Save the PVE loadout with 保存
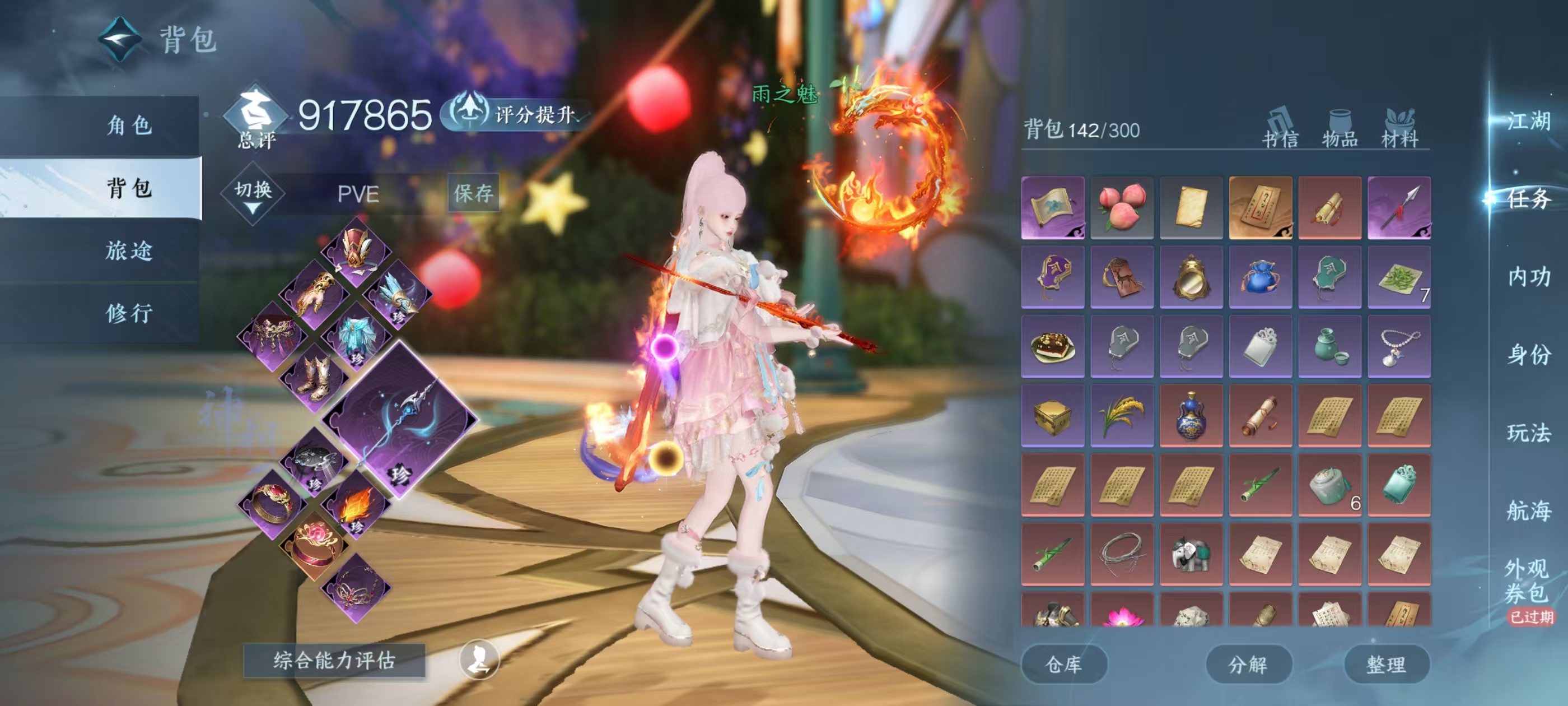The width and height of the screenshot is (1568, 706). pos(473,193)
